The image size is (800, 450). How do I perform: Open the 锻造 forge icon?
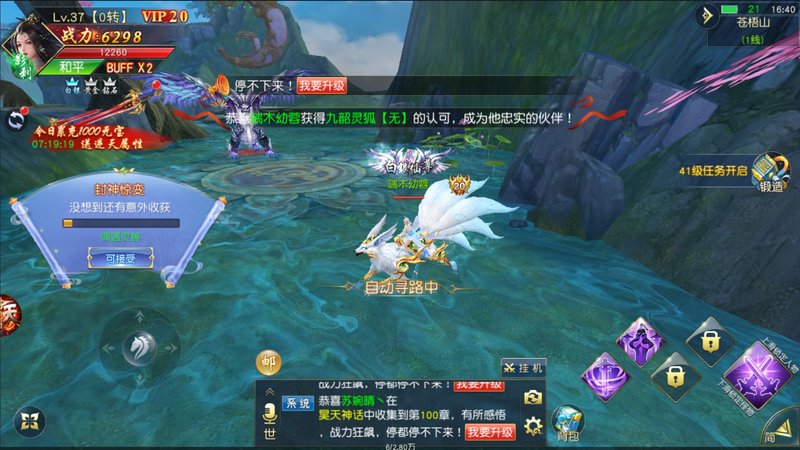767,173
